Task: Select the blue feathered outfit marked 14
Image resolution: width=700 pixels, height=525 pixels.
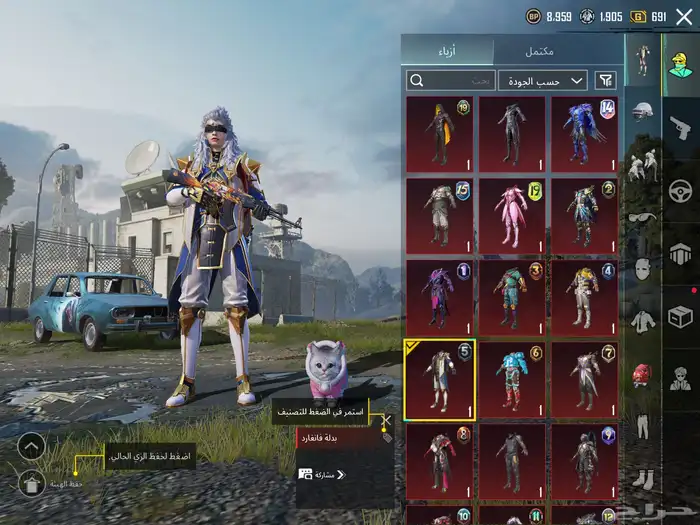Action: point(584,134)
